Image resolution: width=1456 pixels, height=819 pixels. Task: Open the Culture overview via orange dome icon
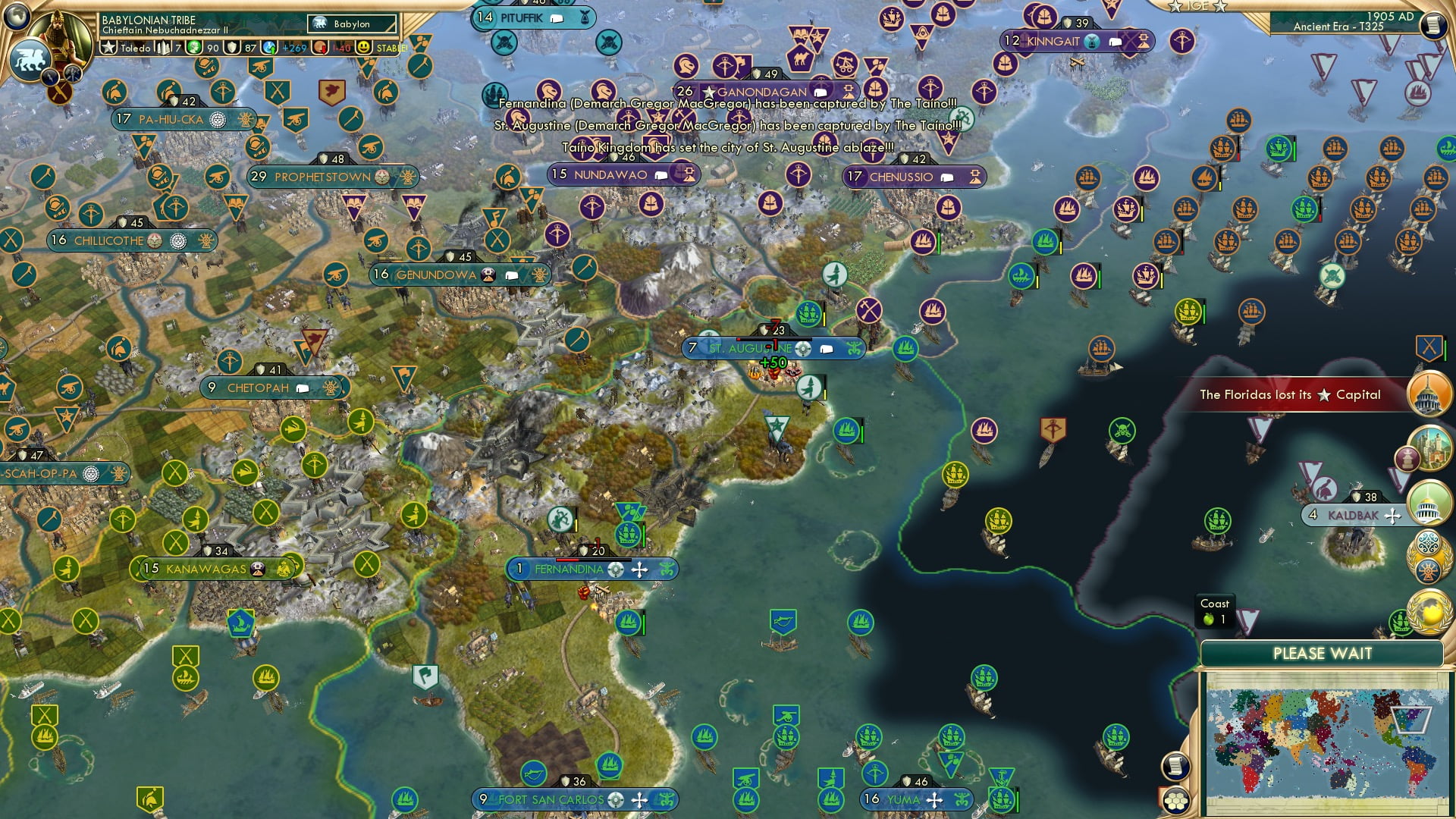[x=1429, y=393]
